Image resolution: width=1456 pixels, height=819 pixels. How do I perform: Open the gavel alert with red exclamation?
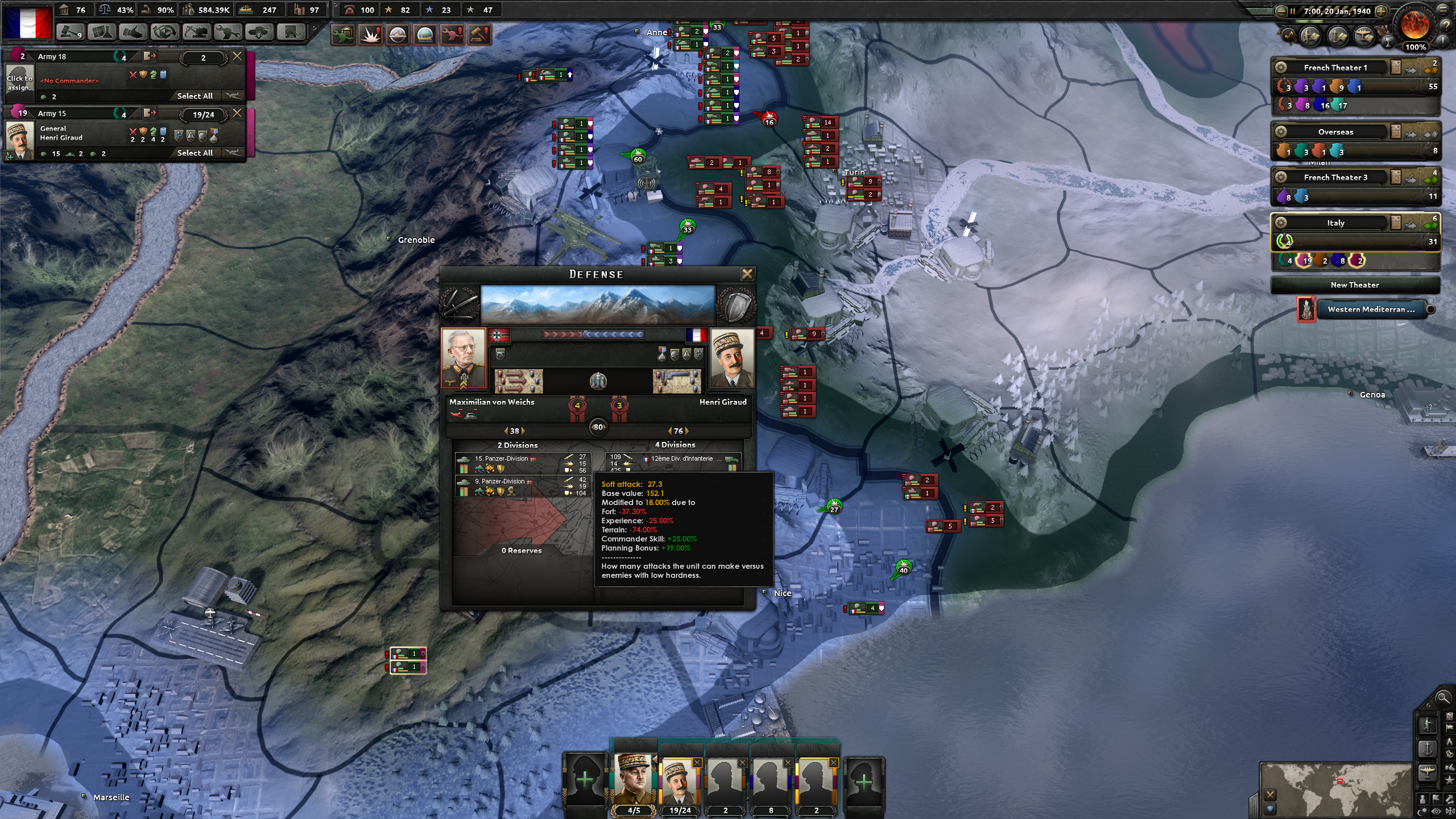click(x=479, y=33)
